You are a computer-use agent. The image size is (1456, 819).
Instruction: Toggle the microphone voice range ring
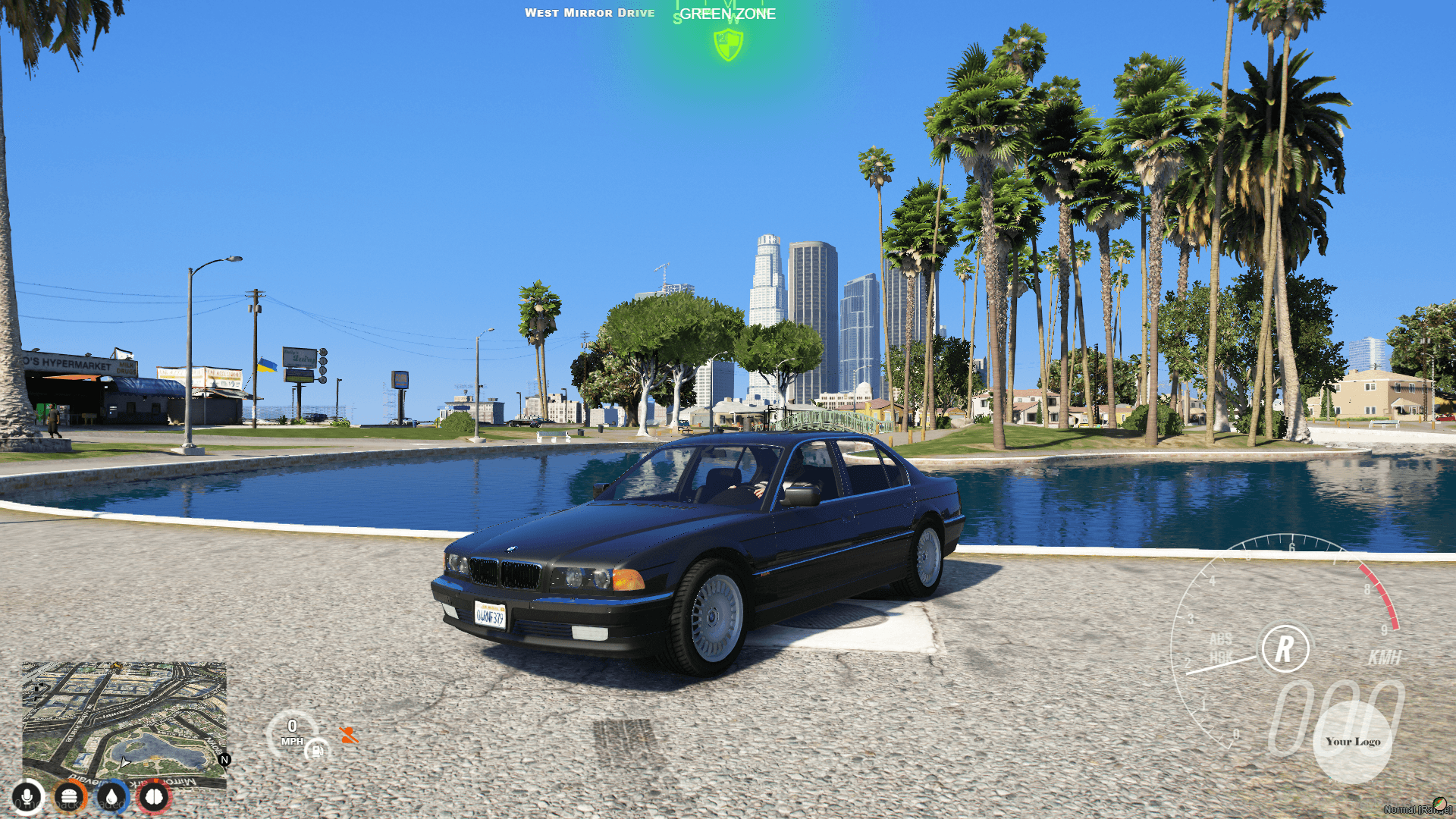click(27, 797)
